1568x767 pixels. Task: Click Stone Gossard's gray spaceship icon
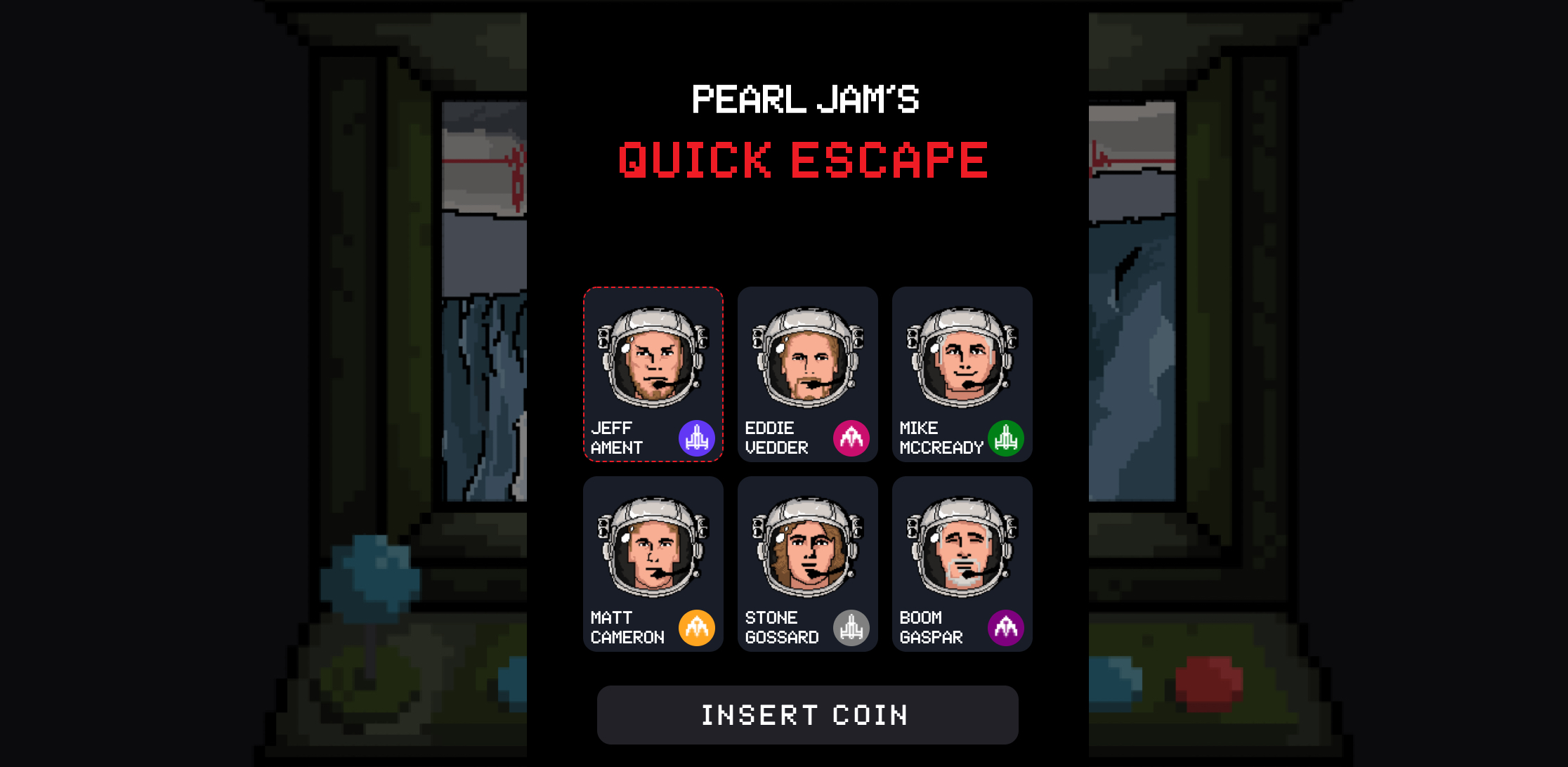tap(851, 627)
